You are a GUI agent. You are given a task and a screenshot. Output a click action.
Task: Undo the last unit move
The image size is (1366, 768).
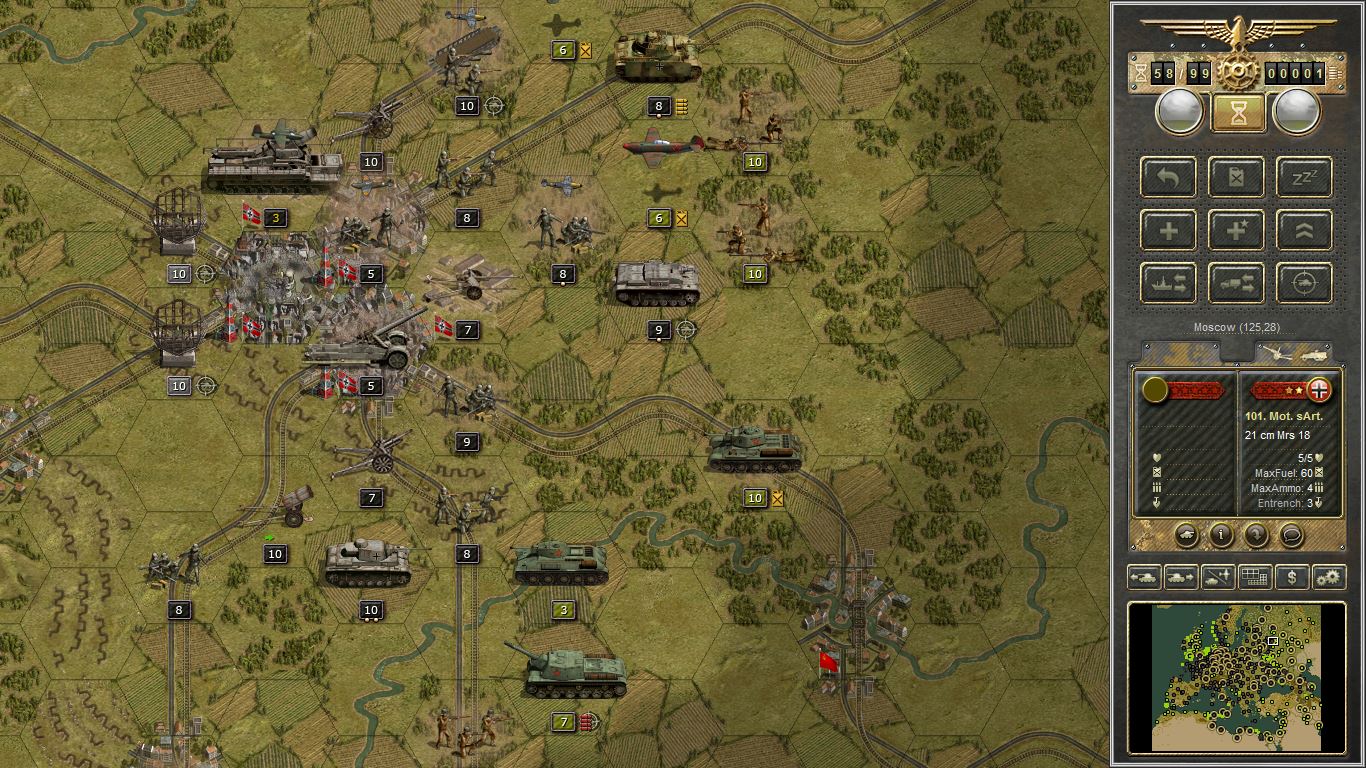(x=1168, y=178)
